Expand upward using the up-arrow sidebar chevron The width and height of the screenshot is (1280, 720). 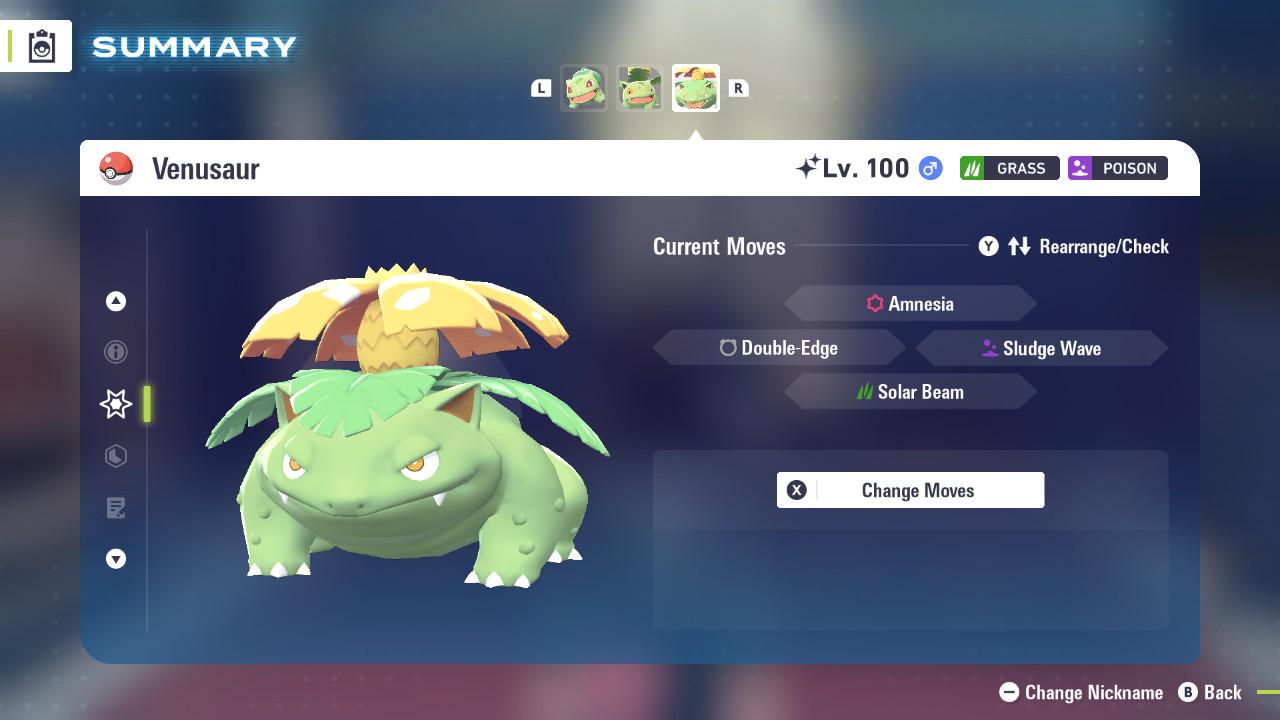tap(115, 301)
